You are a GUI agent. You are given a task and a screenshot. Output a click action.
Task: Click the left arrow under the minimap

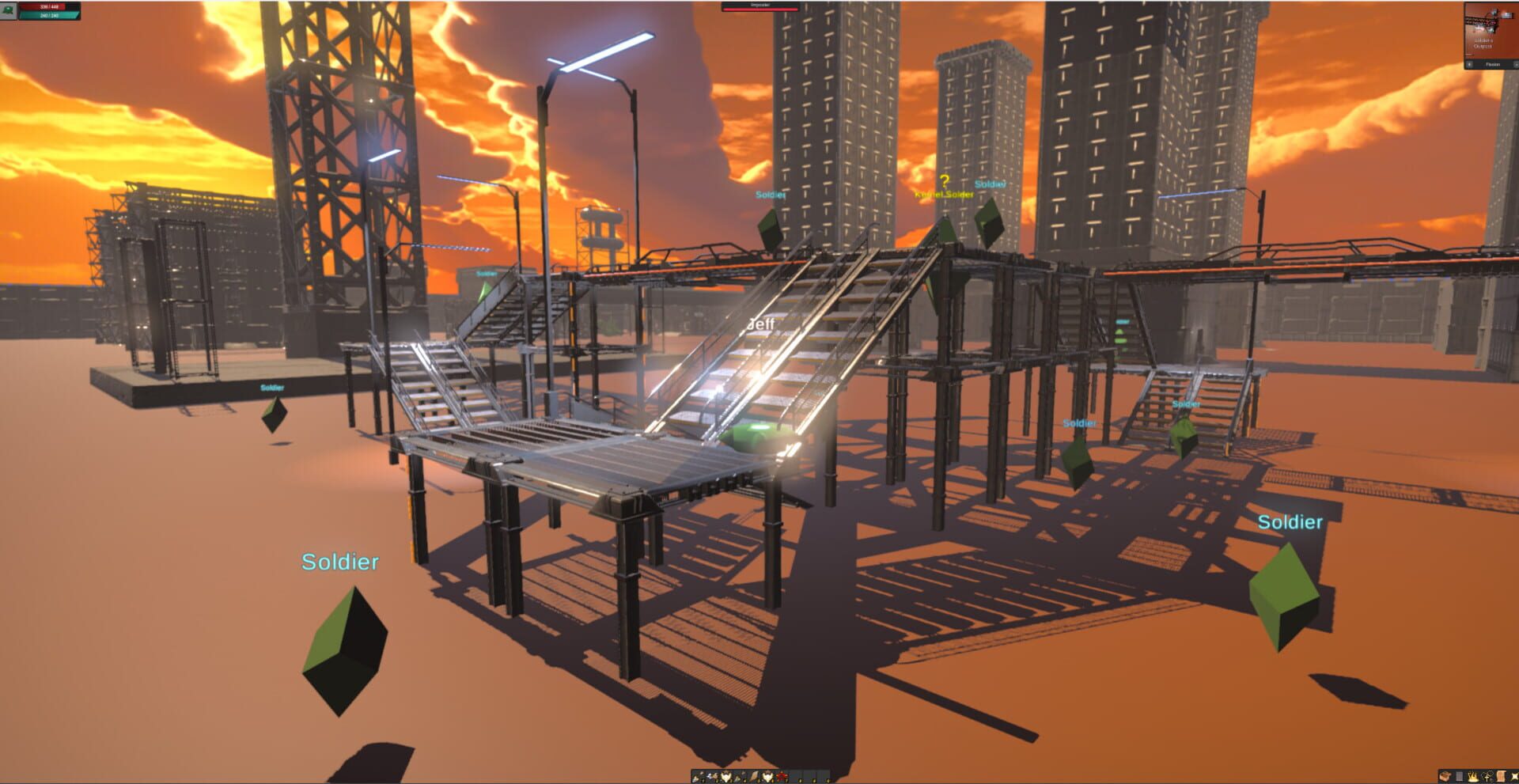pos(1470,65)
